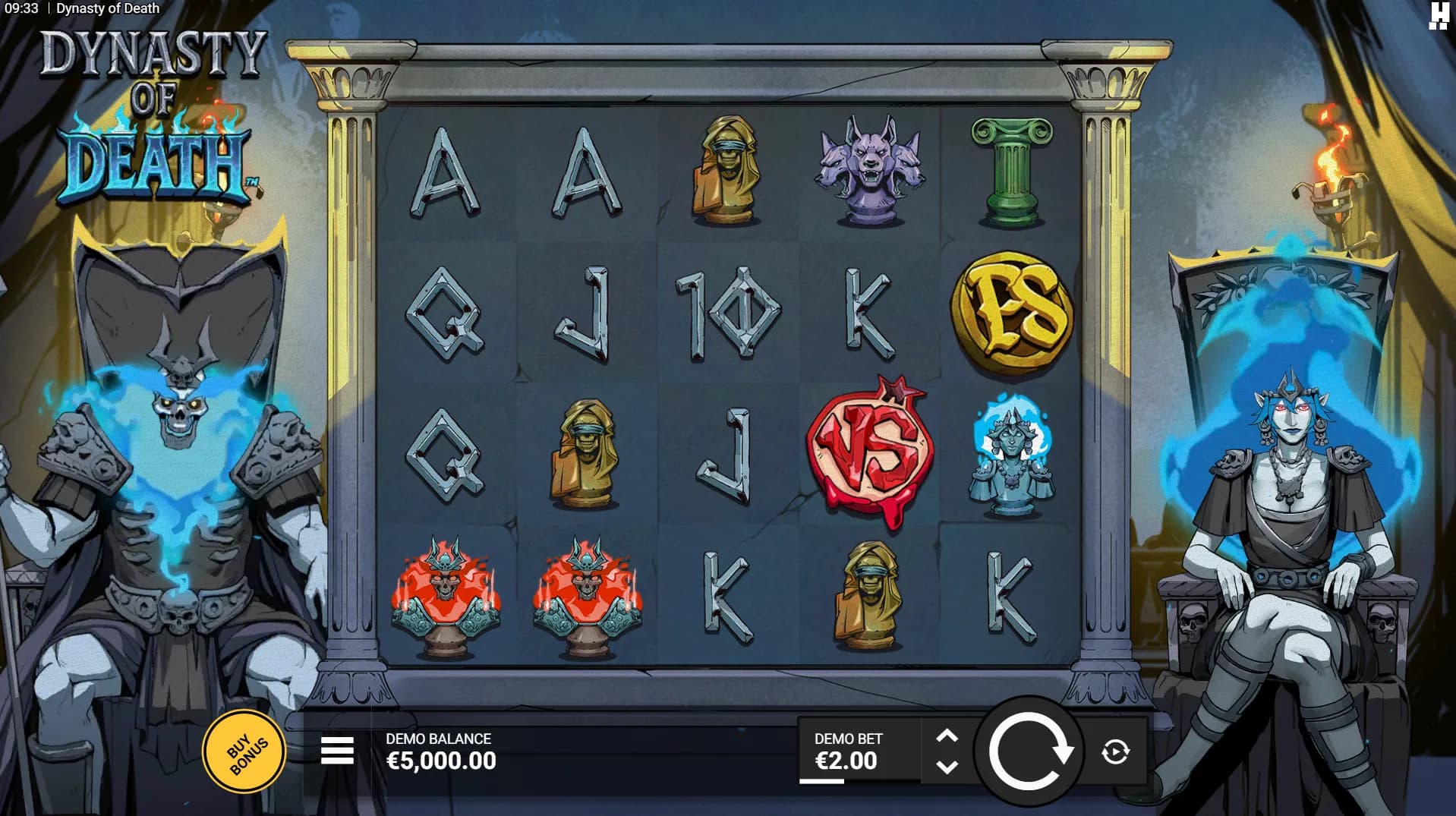1456x816 pixels.
Task: Decrease the demo bet with the down arrow
Action: pyautogui.click(x=947, y=767)
